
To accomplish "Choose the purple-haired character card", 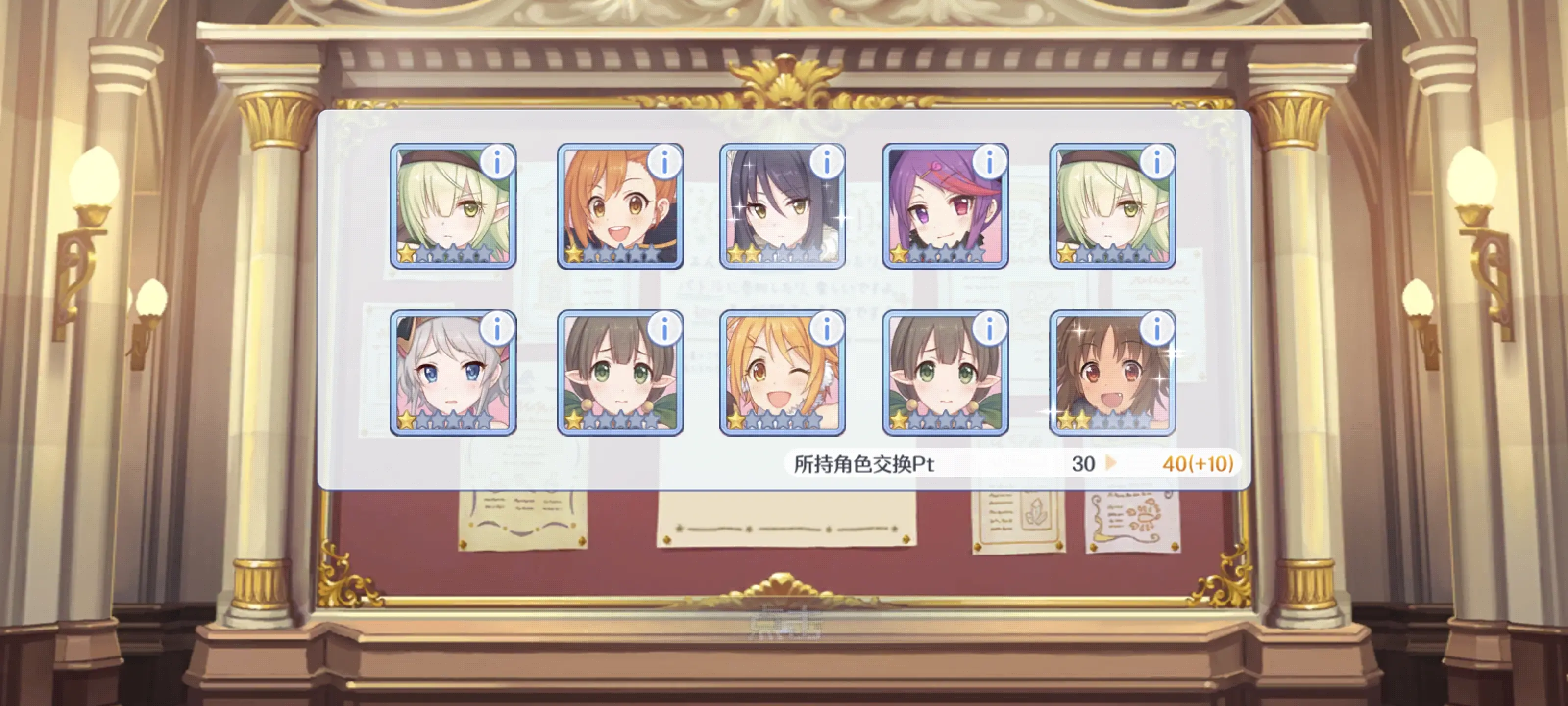I will click(945, 207).
